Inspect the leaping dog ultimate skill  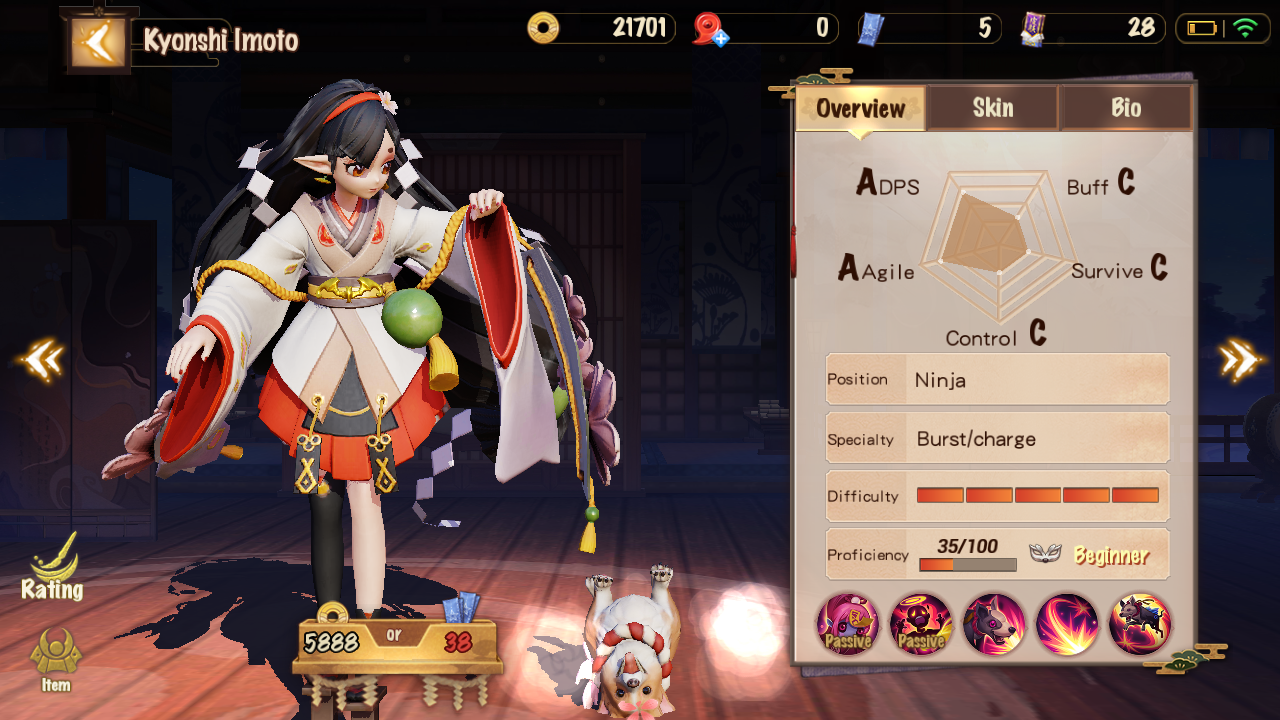[x=1140, y=624]
